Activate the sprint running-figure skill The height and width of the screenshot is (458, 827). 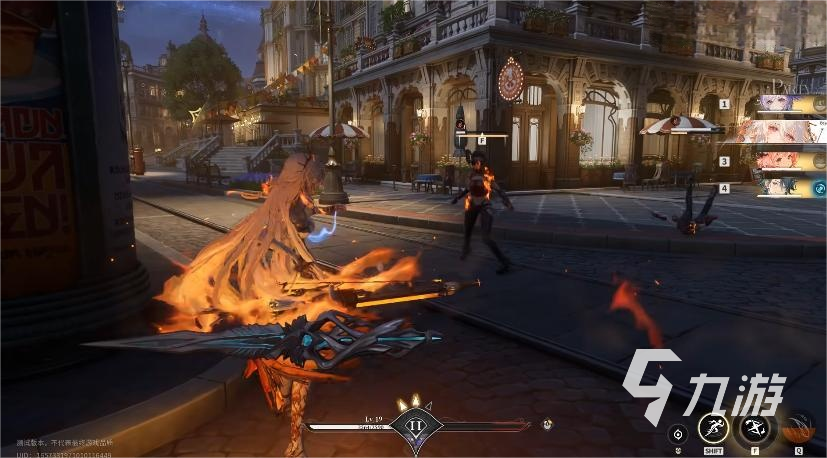713,427
